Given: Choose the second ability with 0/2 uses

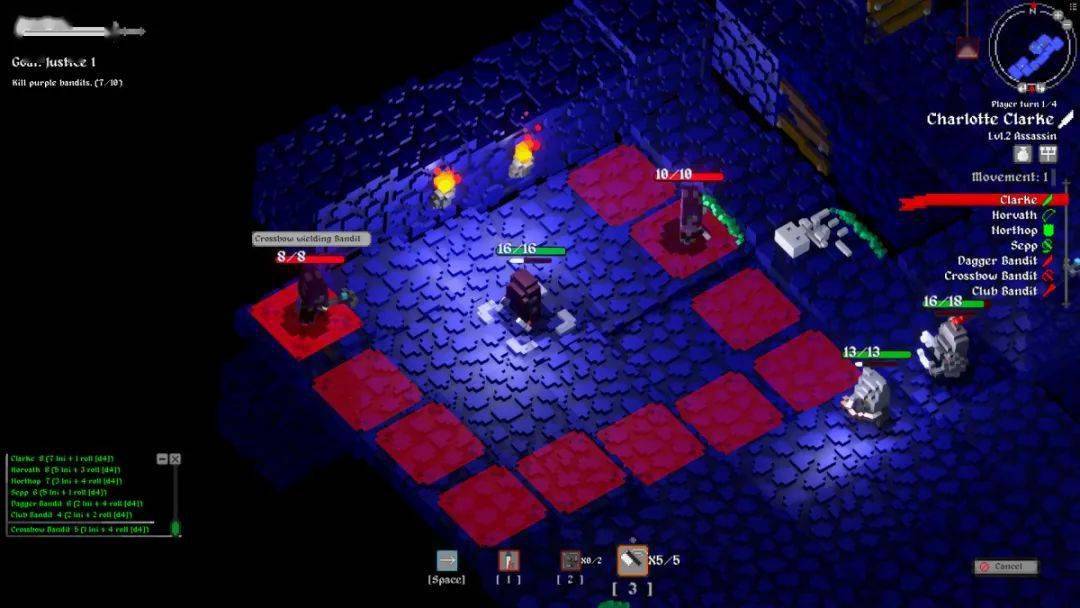Looking at the screenshot, I should pos(570,561).
